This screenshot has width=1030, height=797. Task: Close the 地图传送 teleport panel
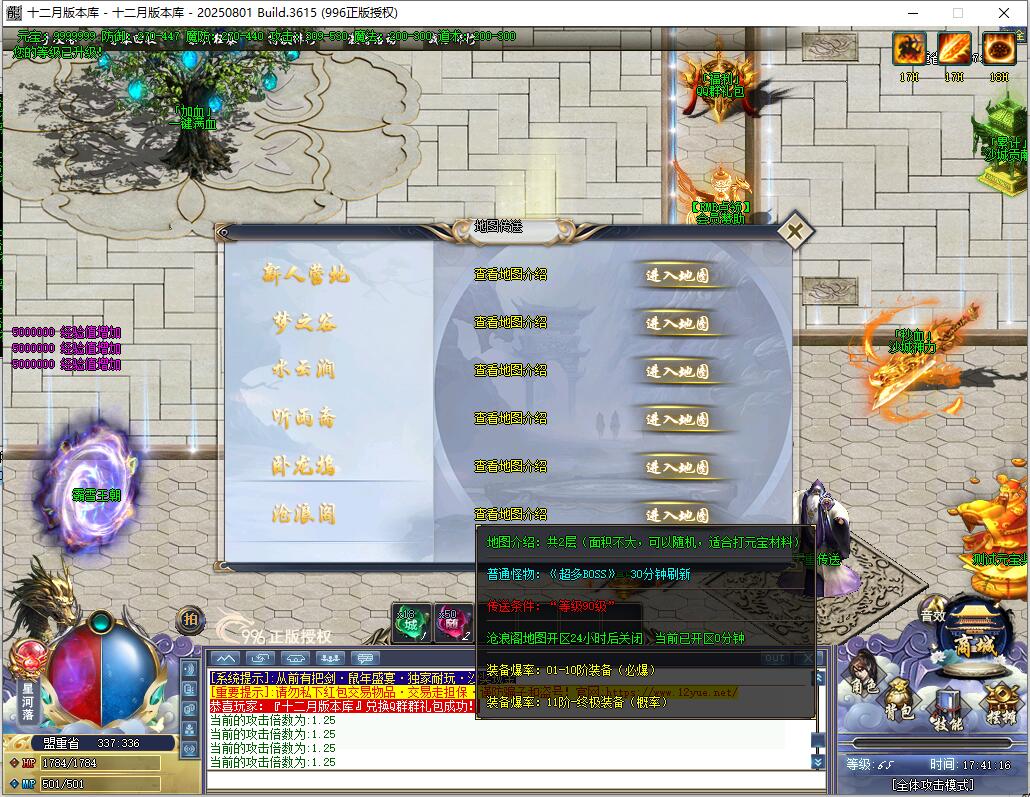794,232
